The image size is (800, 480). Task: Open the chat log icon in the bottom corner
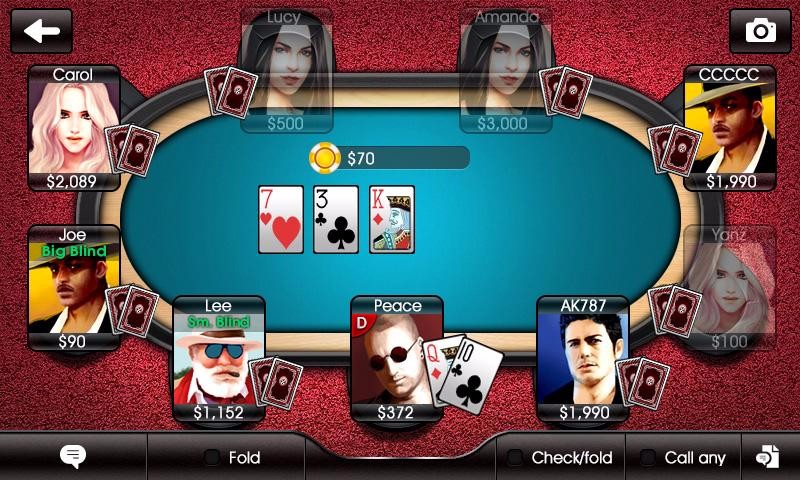(767, 457)
